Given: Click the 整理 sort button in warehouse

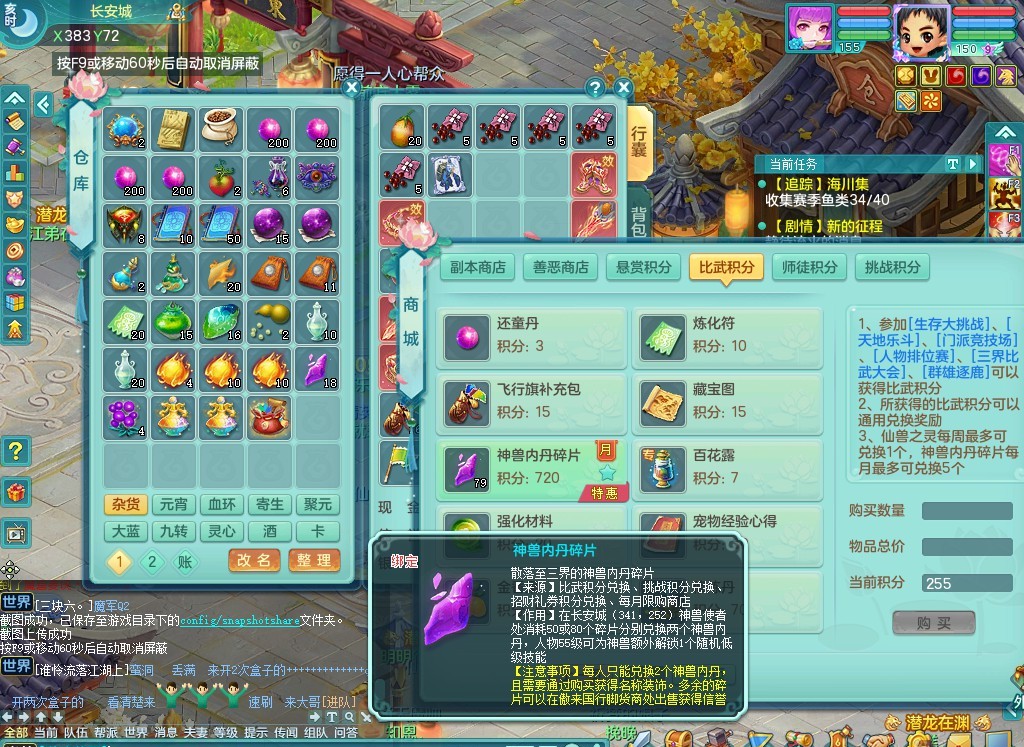Looking at the screenshot, I should (314, 561).
